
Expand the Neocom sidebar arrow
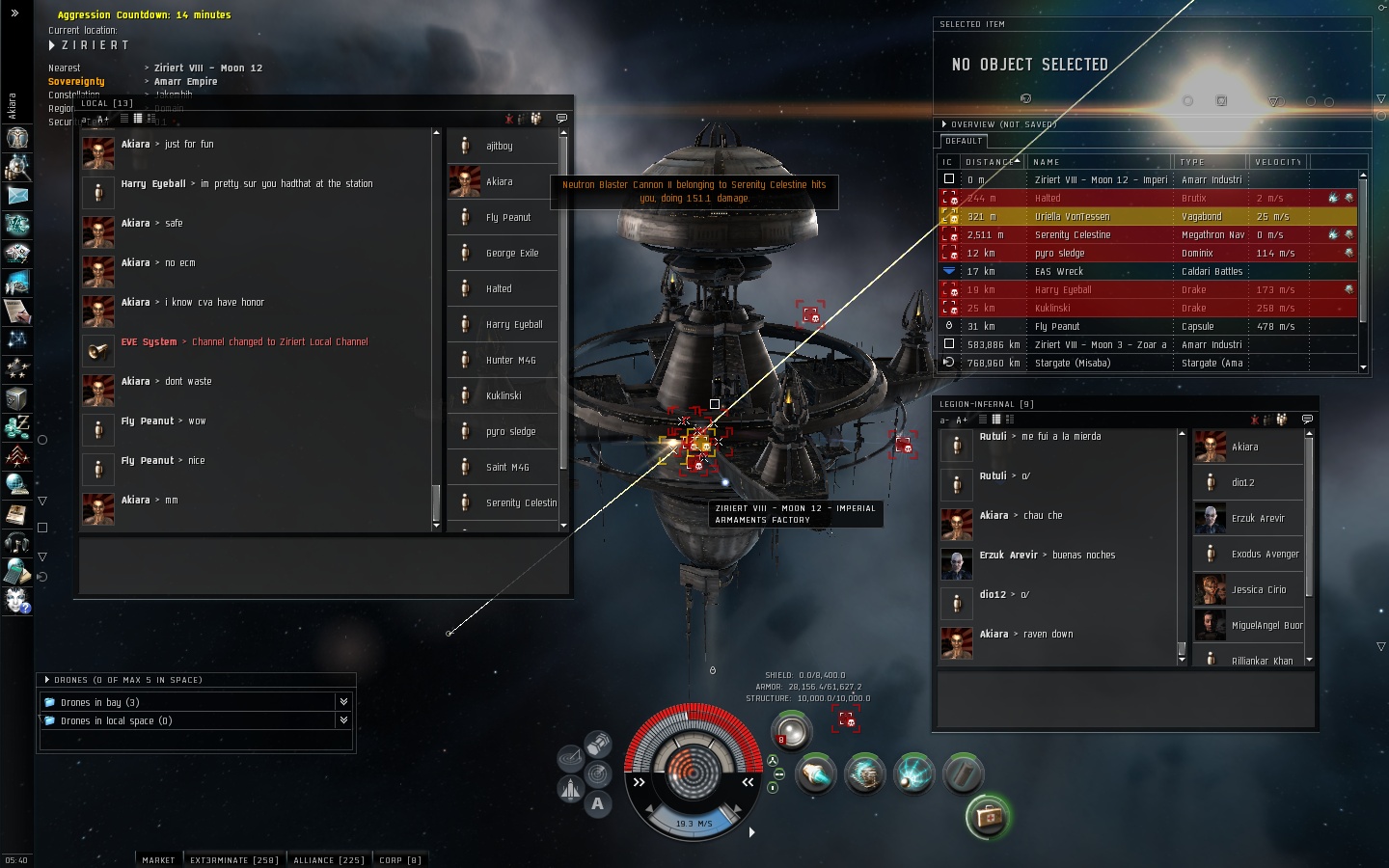pyautogui.click(x=14, y=13)
